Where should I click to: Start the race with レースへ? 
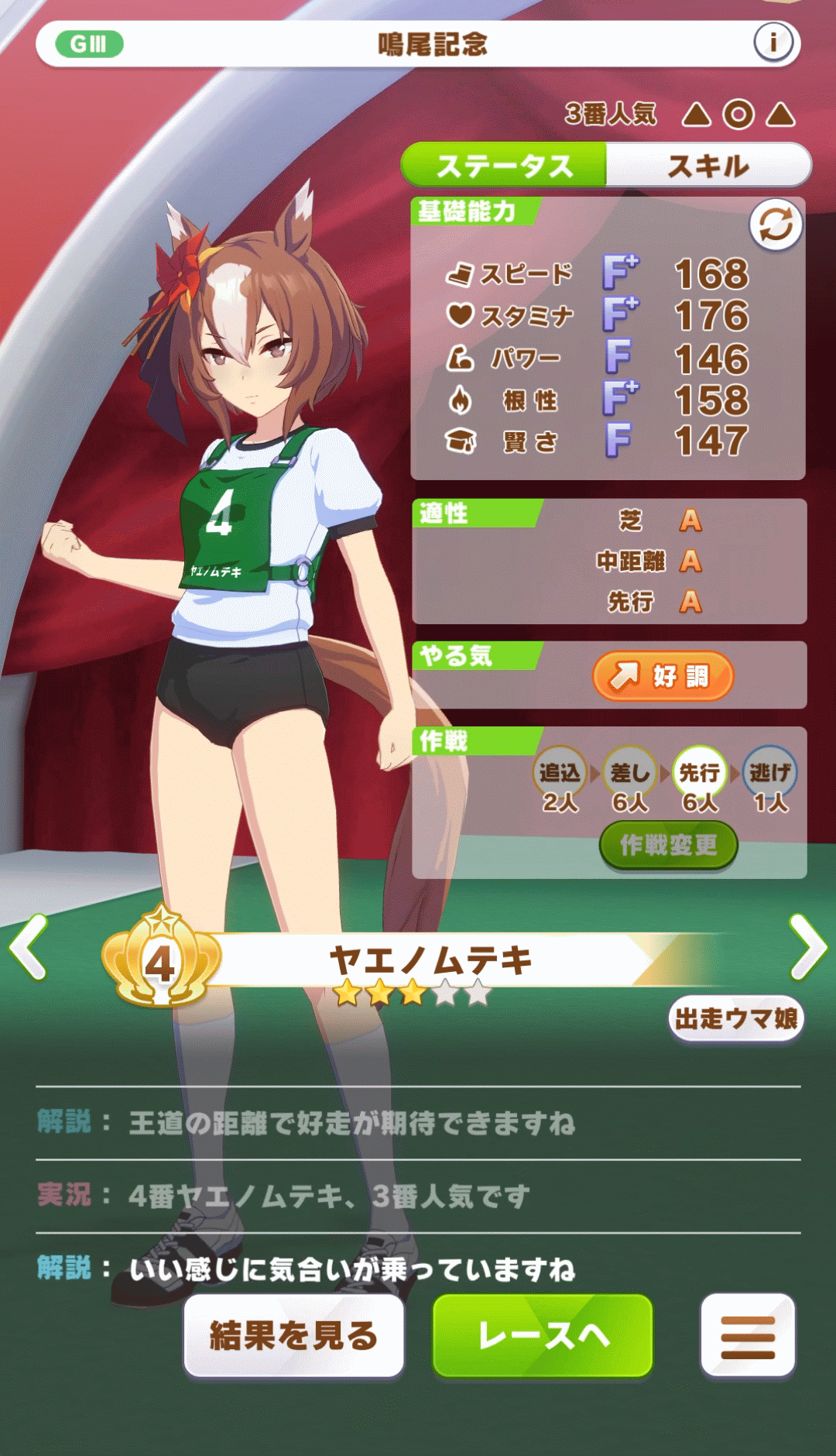[543, 1335]
